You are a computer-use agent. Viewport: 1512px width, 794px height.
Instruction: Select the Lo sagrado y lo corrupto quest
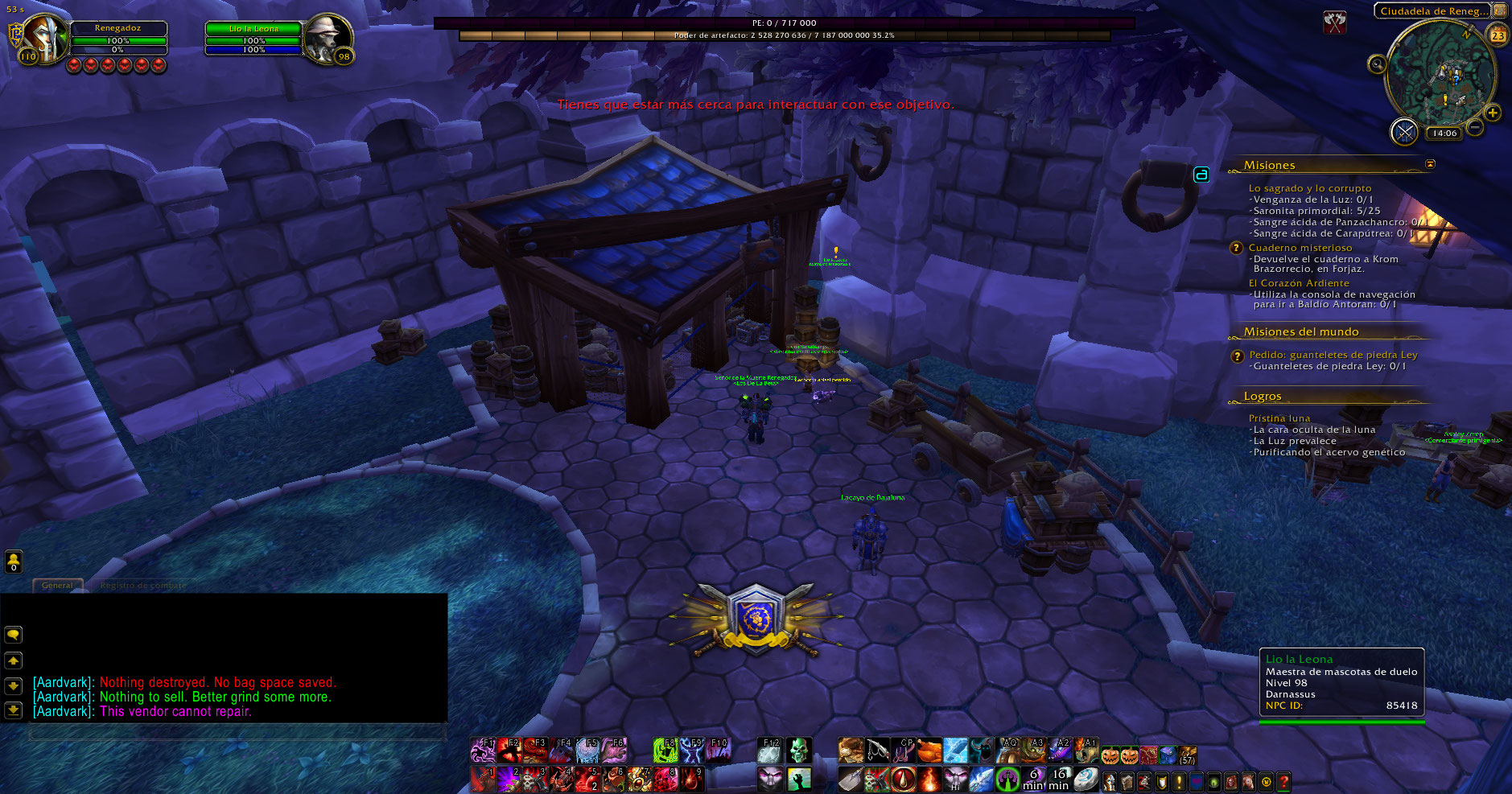(1309, 188)
